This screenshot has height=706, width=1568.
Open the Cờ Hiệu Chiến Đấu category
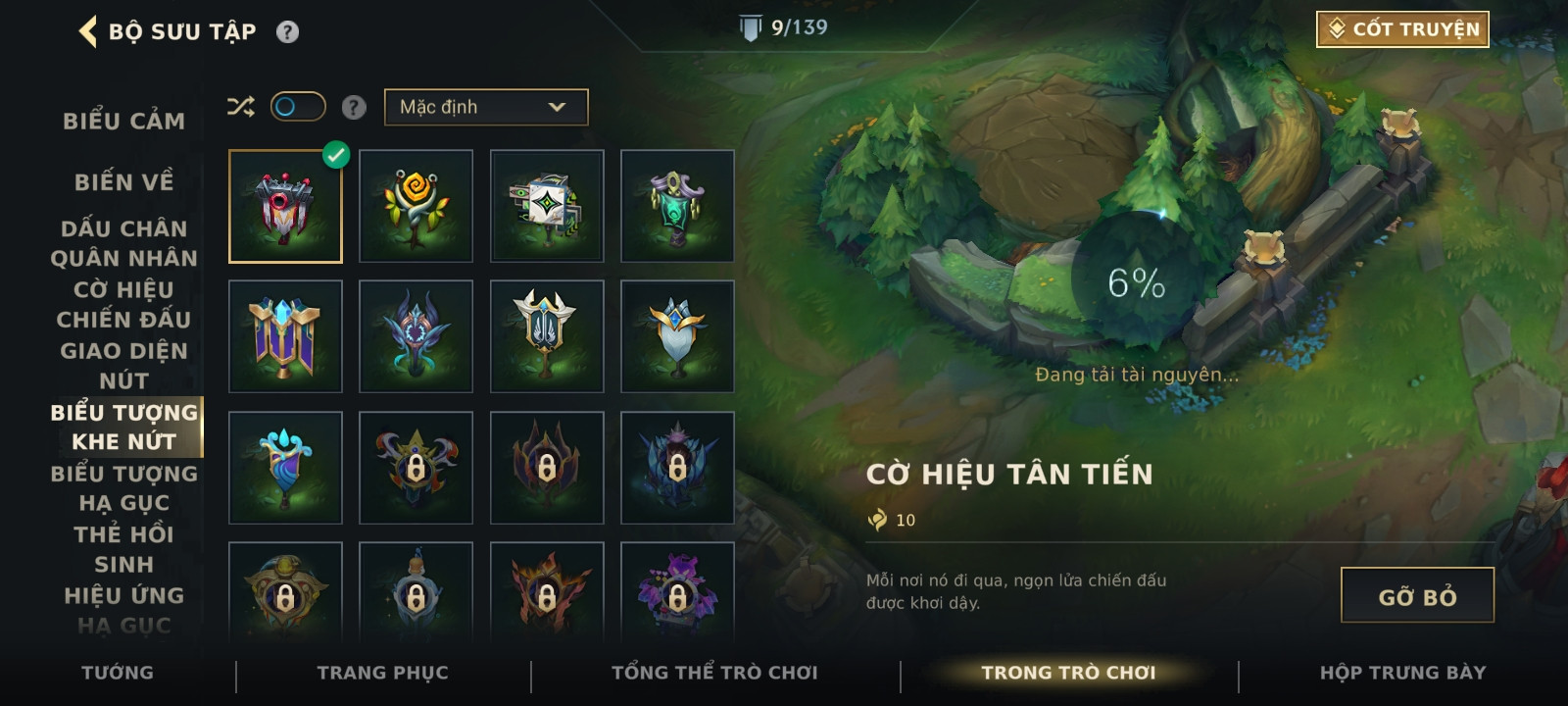(x=124, y=304)
